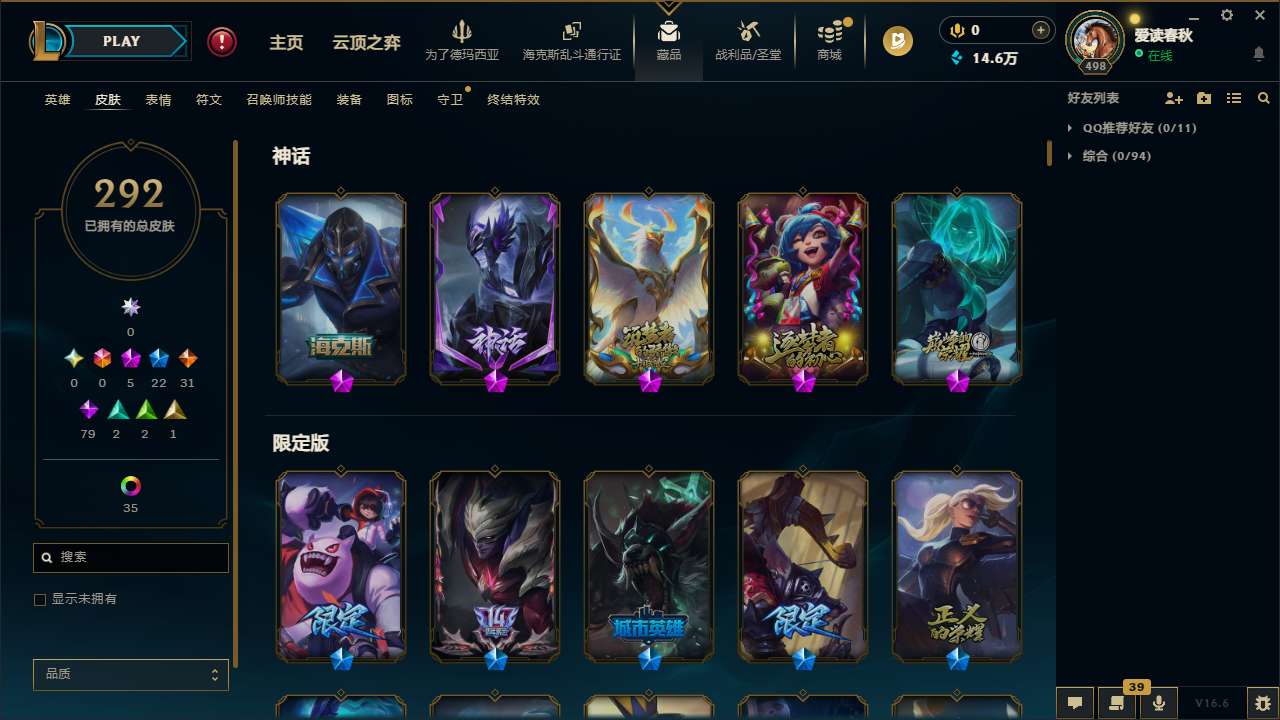The image size is (1280, 720).
Task: Click the create friend group folder icon
Action: [1203, 98]
